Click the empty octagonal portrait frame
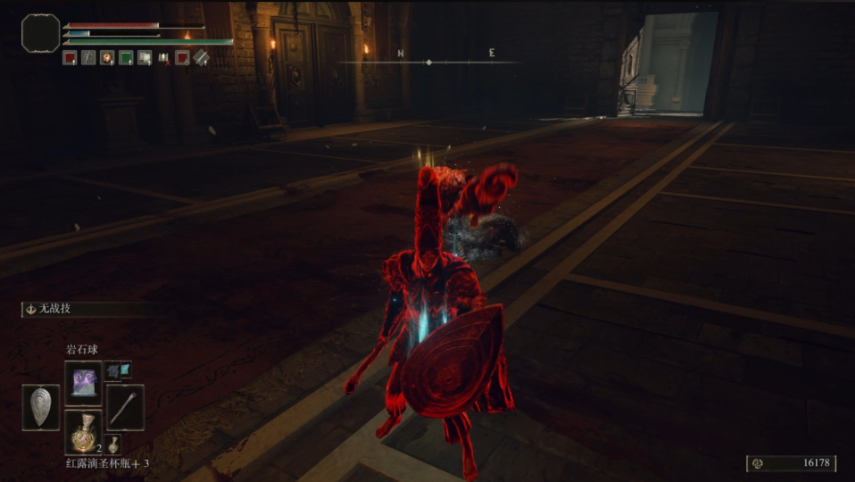This screenshot has height=482, width=855. [40, 33]
